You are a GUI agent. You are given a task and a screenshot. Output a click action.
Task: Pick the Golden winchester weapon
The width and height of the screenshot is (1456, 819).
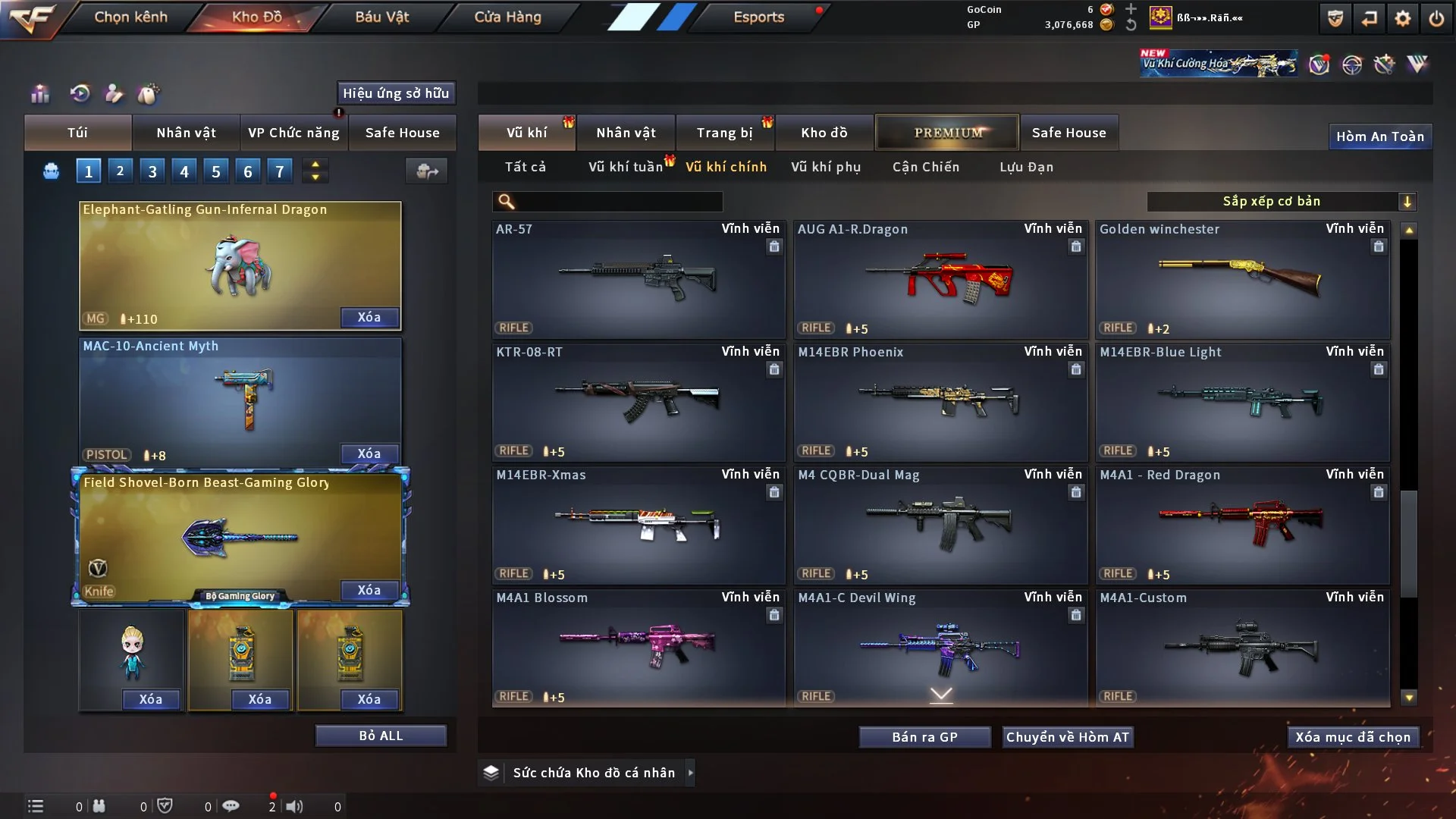pyautogui.click(x=1242, y=279)
